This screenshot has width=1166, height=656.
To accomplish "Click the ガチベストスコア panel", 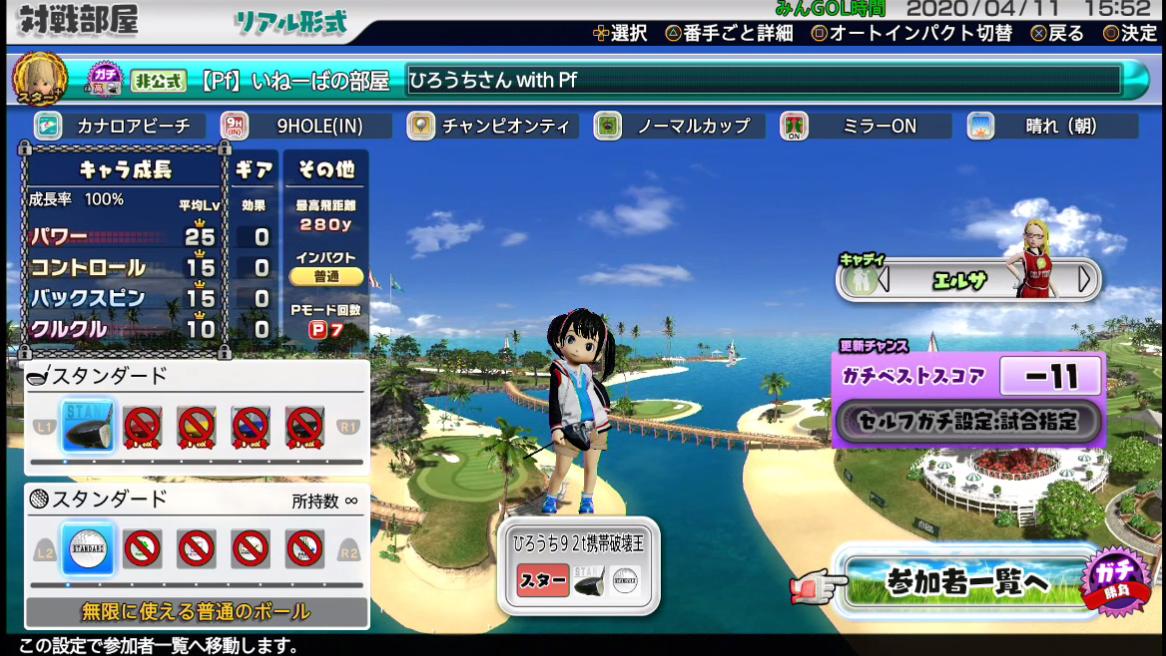I will click(967, 377).
